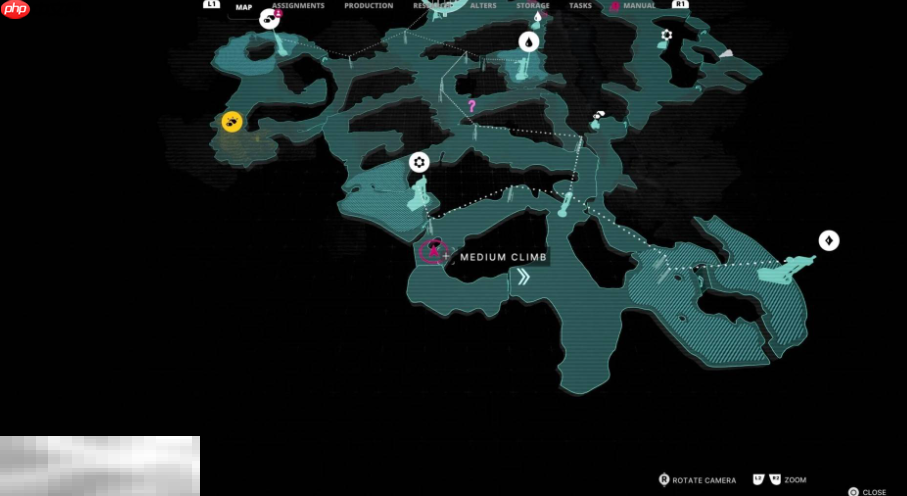Open the Manual tab

tap(638, 6)
